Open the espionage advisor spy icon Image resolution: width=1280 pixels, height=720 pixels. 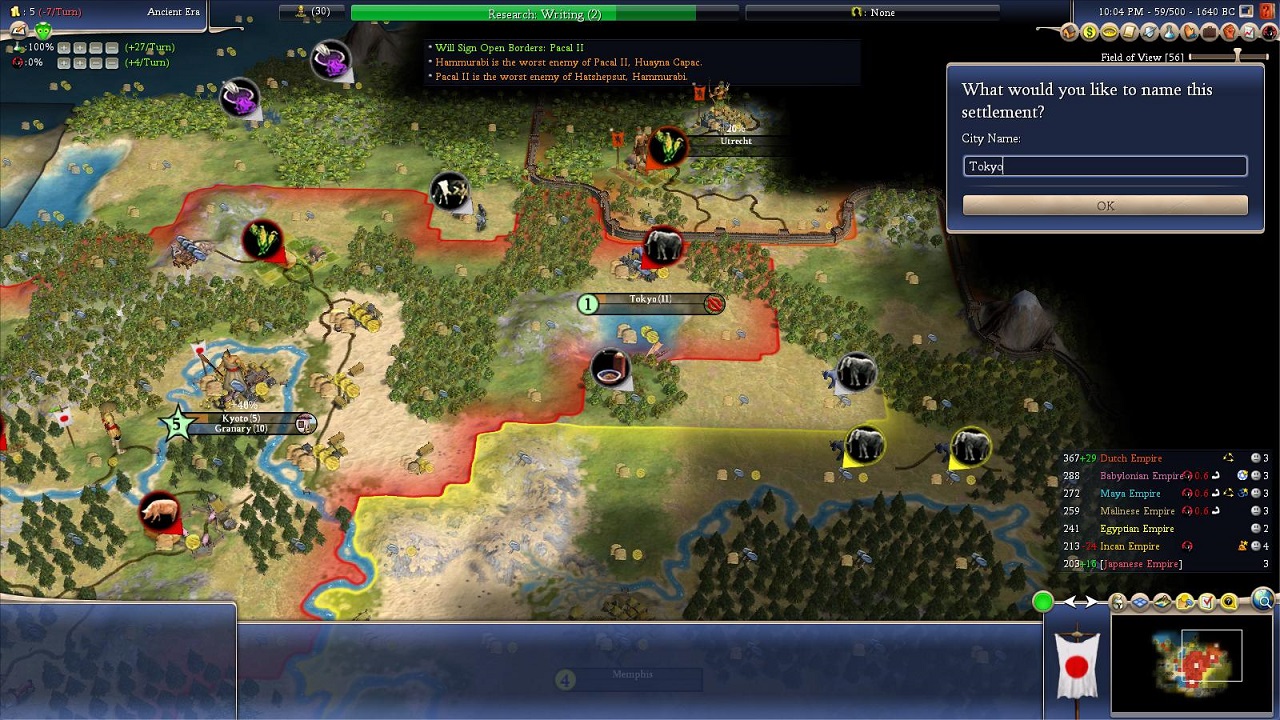coord(1269,32)
